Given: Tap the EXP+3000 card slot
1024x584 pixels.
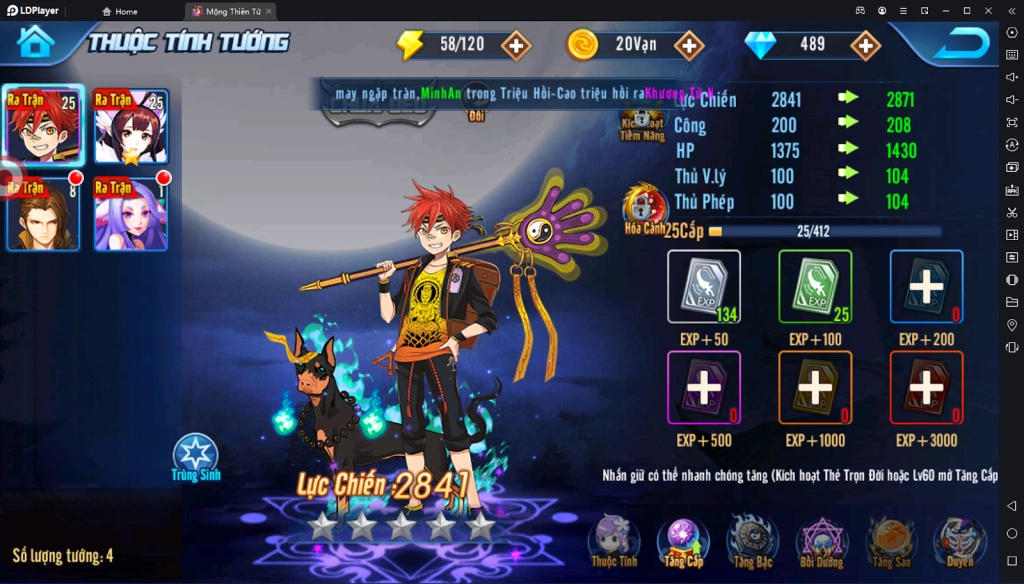Looking at the screenshot, I should [x=926, y=388].
